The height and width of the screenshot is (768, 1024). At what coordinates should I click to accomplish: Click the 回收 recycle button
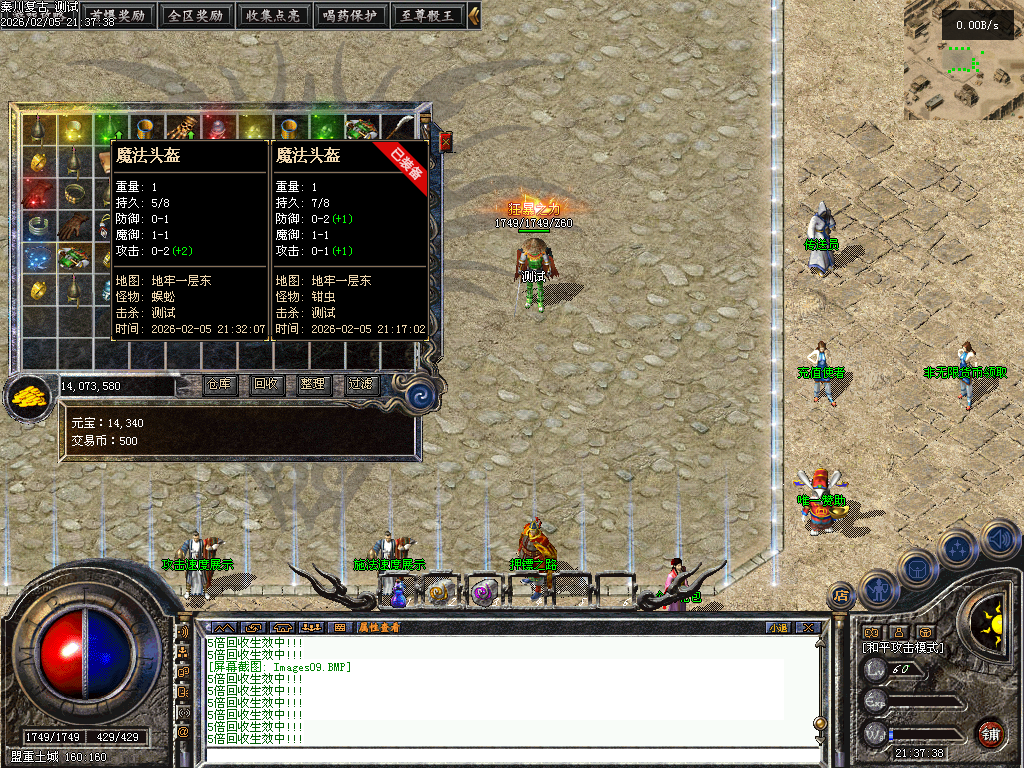pyautogui.click(x=266, y=384)
